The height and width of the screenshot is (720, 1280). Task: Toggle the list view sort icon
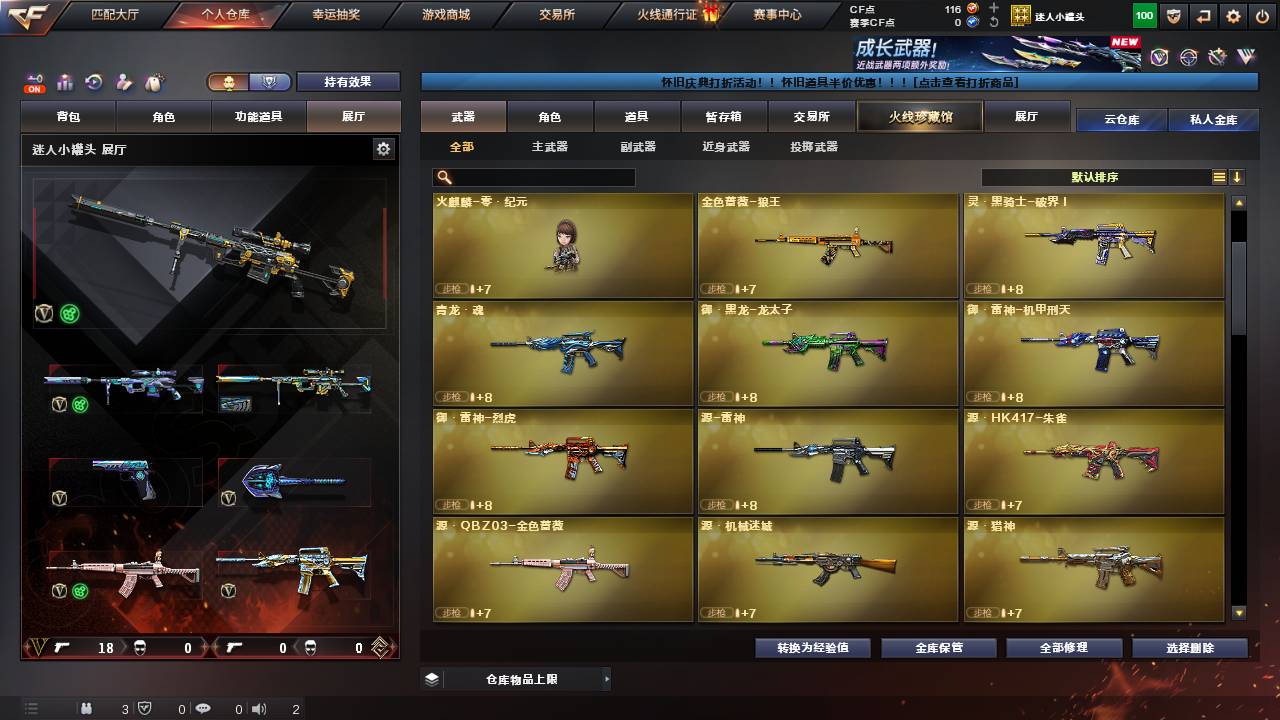pyautogui.click(x=1218, y=176)
